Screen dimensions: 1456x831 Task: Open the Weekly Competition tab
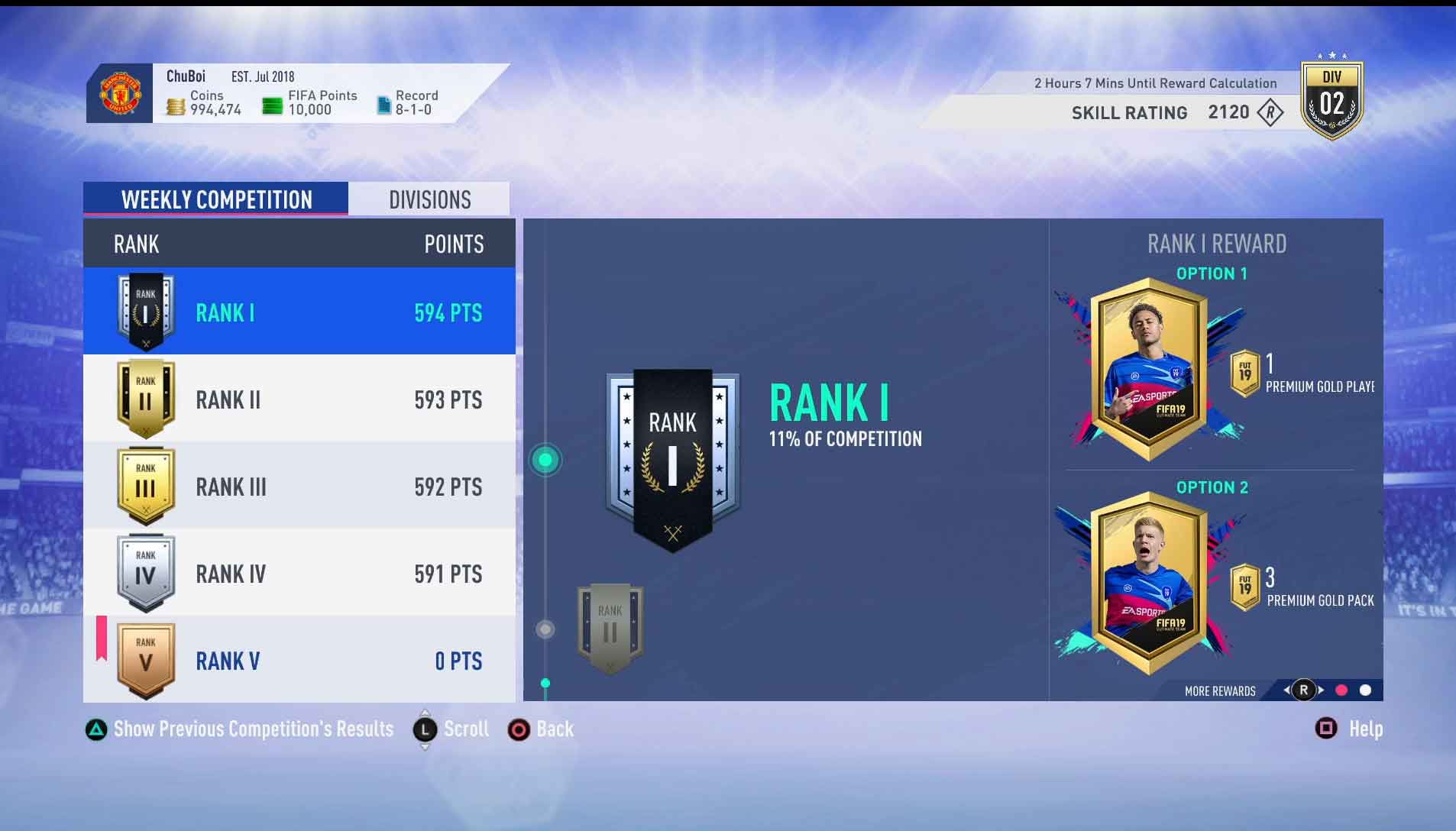pos(216,199)
